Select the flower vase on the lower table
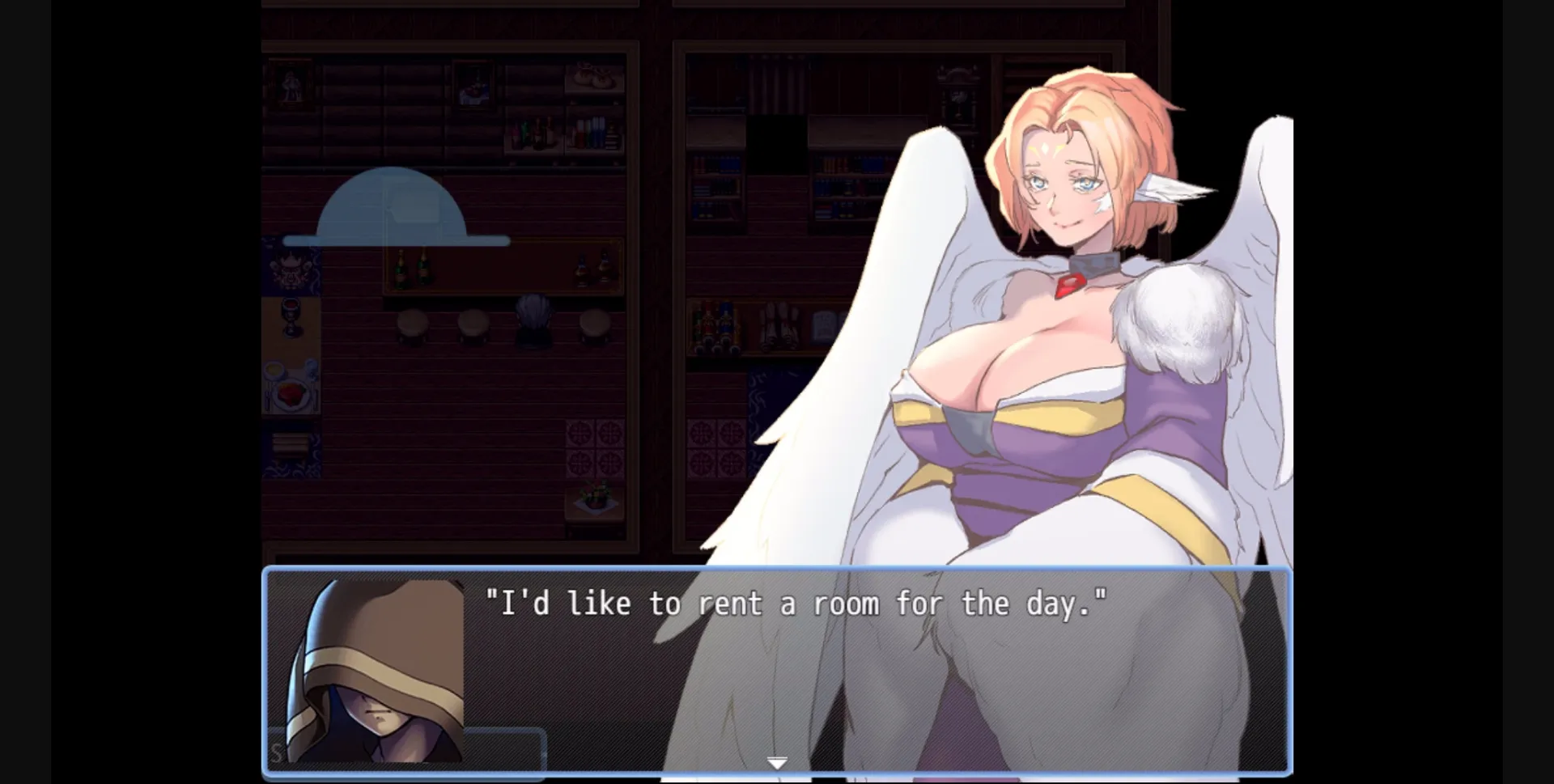1554x784 pixels. 595,498
